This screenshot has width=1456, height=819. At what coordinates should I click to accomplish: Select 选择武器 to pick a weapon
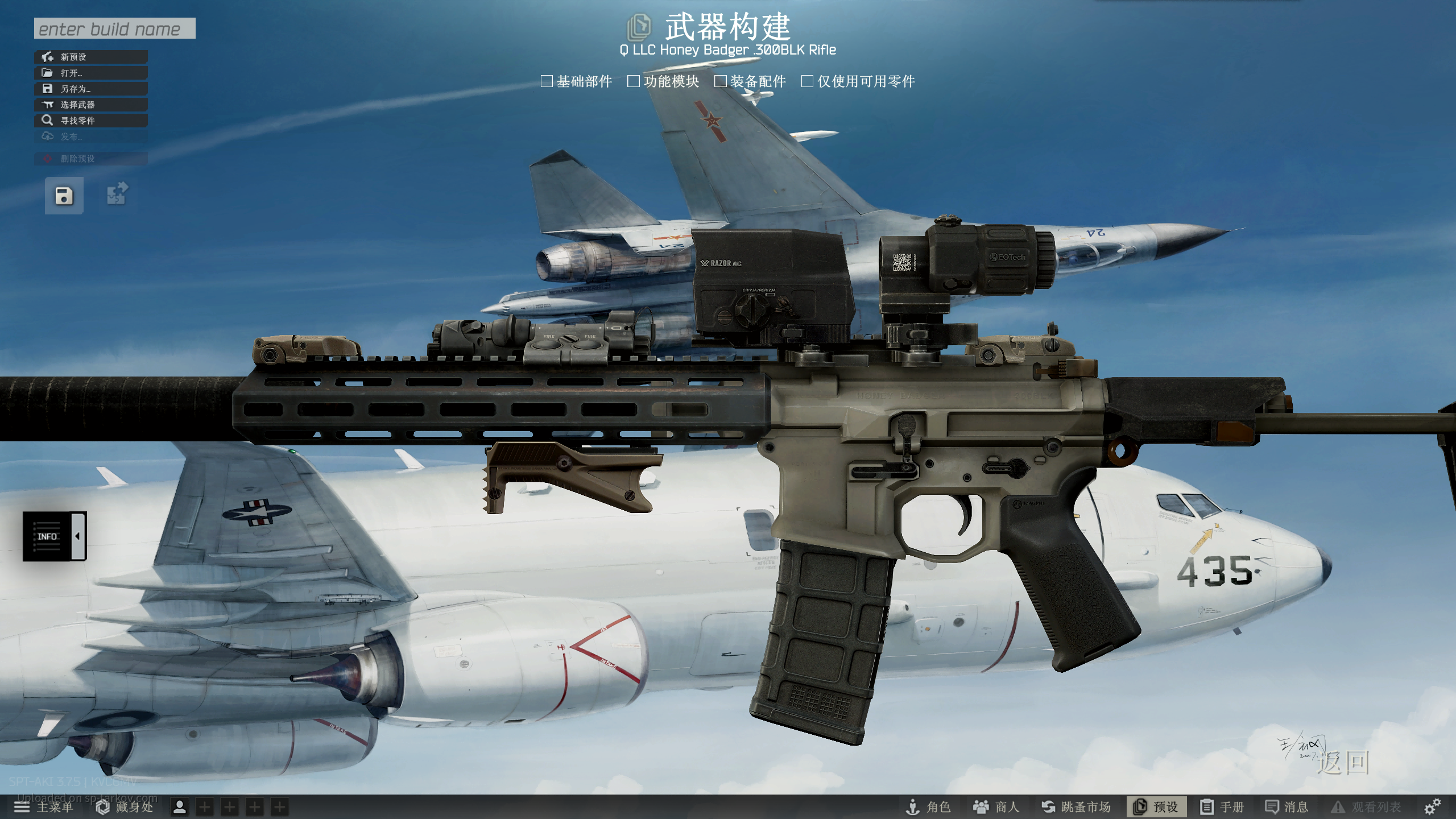tap(91, 105)
